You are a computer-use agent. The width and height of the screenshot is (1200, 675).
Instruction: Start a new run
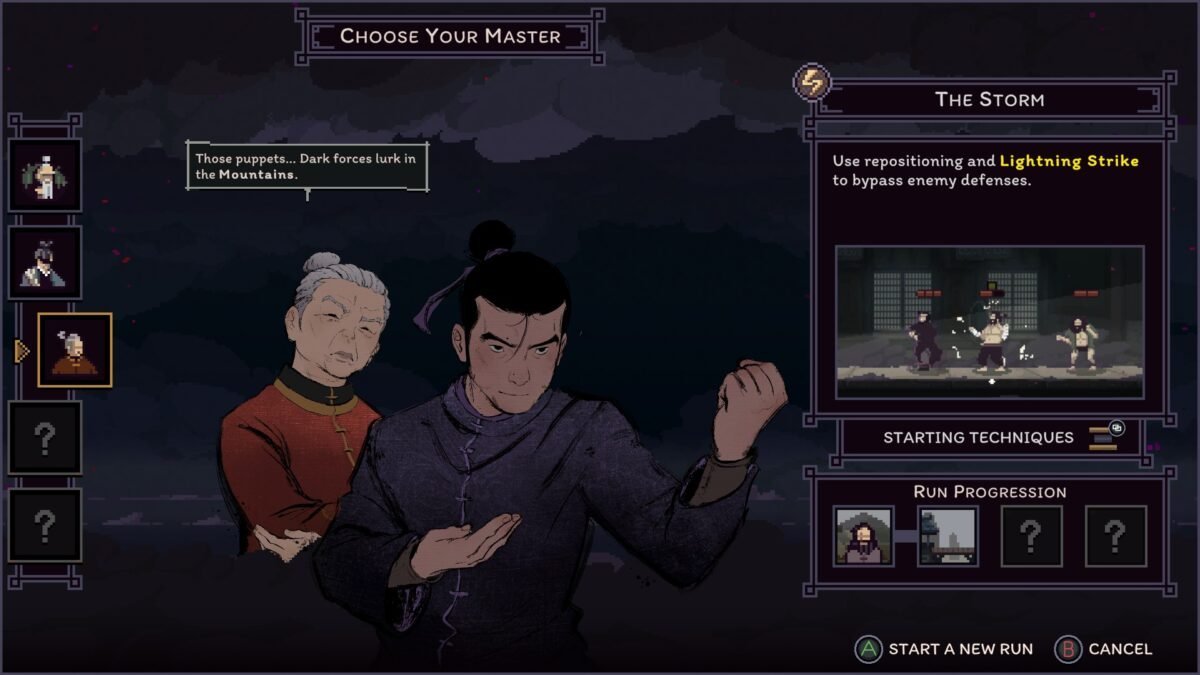(x=944, y=649)
